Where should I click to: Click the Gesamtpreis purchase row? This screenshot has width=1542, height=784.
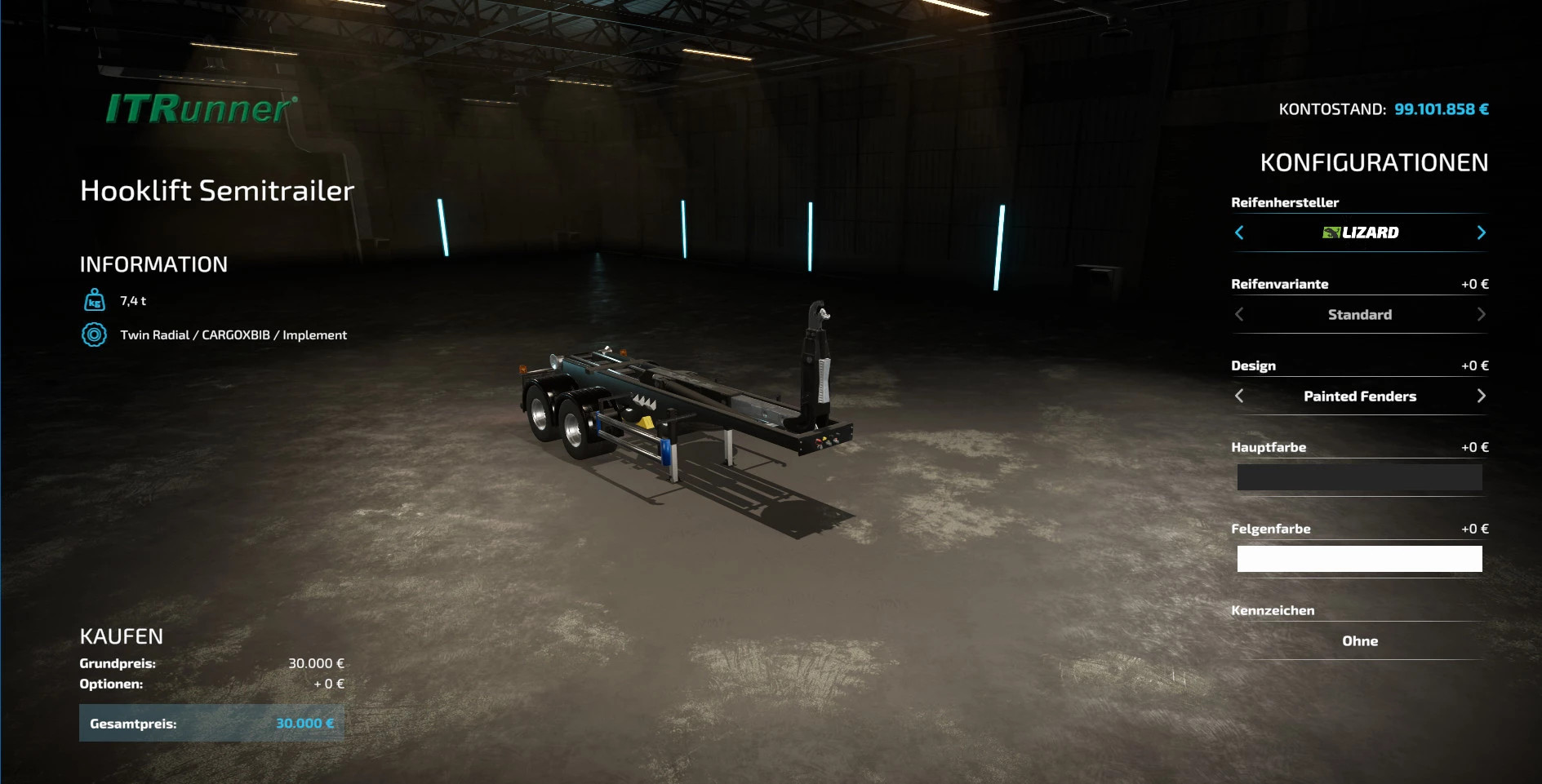[211, 723]
